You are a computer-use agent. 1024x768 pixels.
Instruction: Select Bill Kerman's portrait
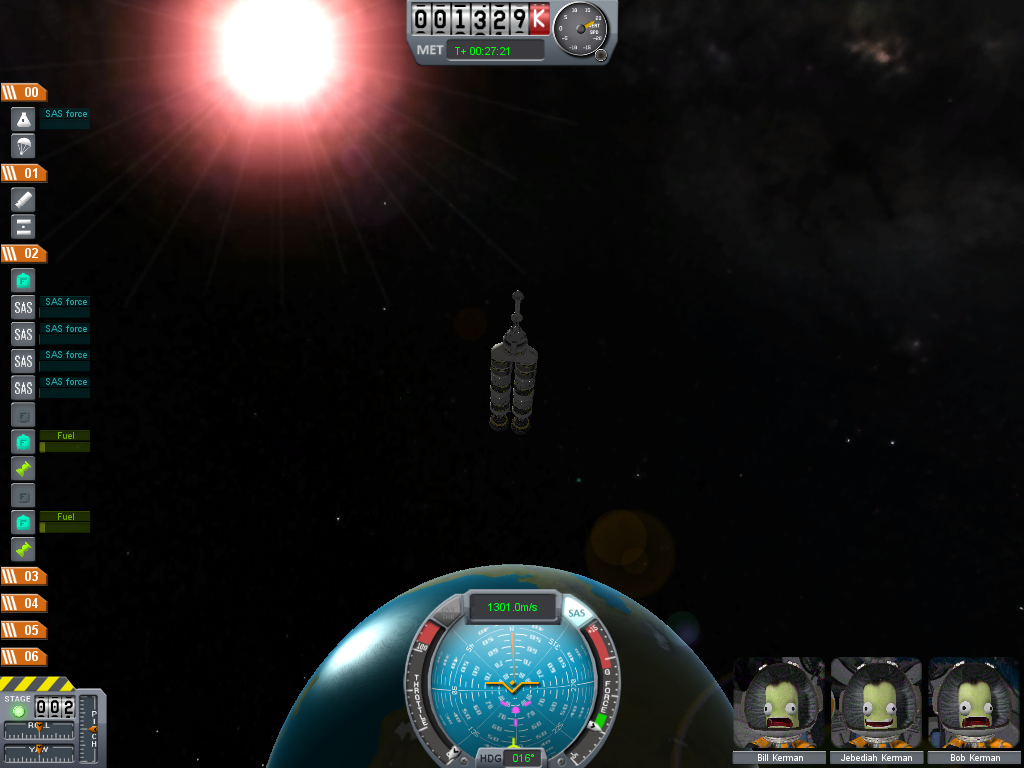click(x=780, y=705)
